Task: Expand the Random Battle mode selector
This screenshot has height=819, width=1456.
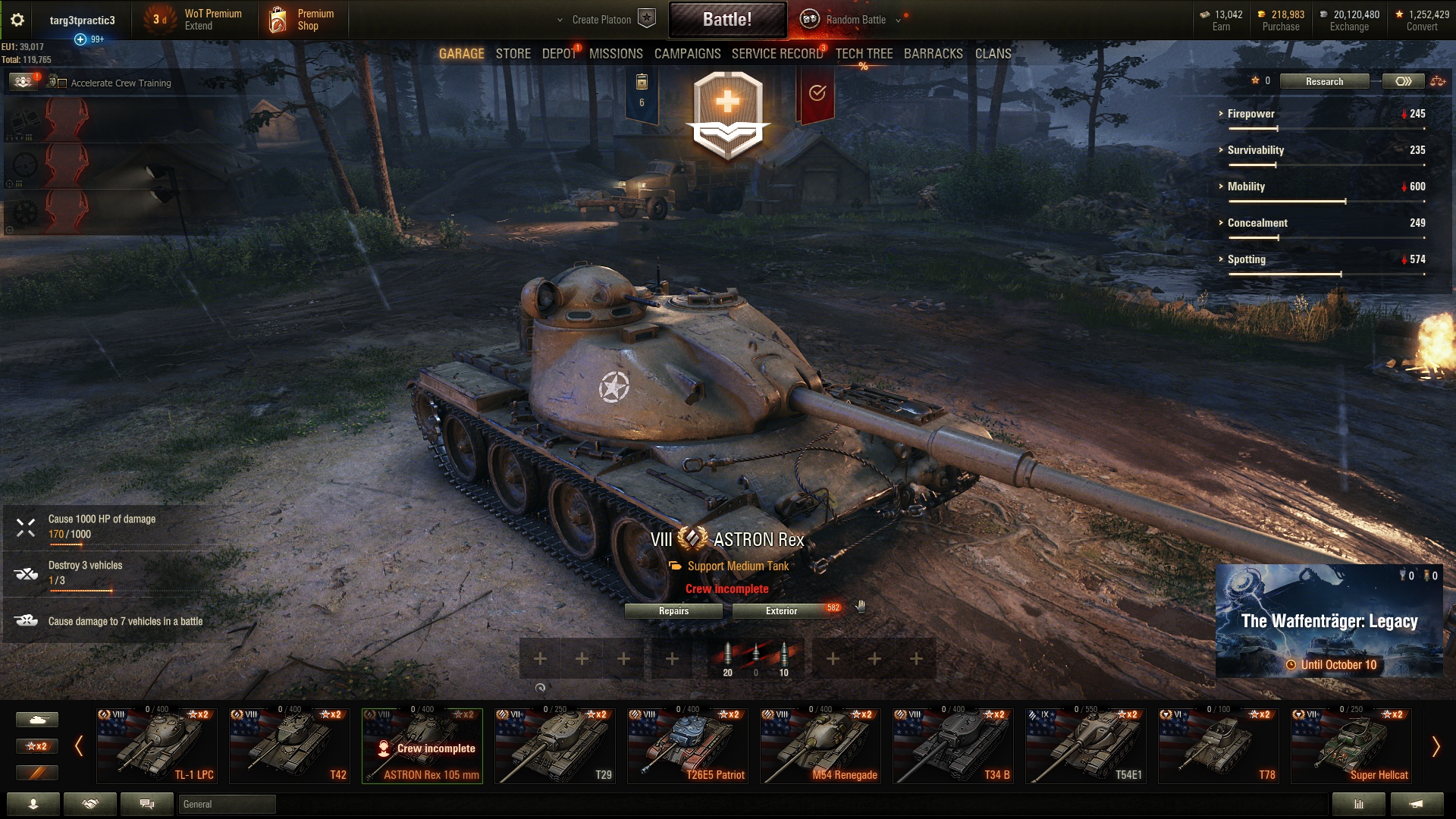Action: [x=899, y=20]
